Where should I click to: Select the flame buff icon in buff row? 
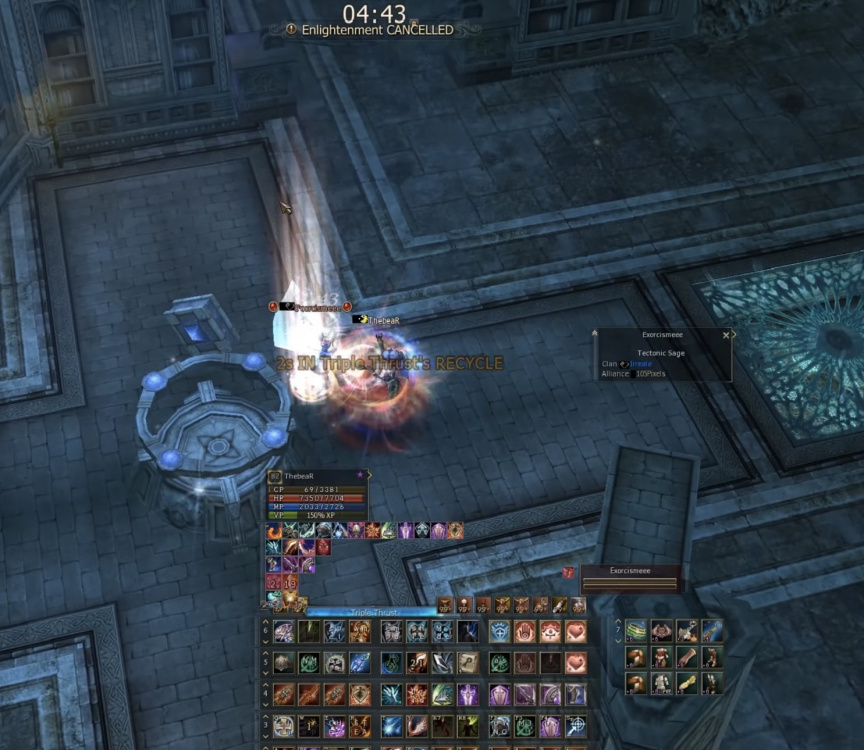point(273,530)
